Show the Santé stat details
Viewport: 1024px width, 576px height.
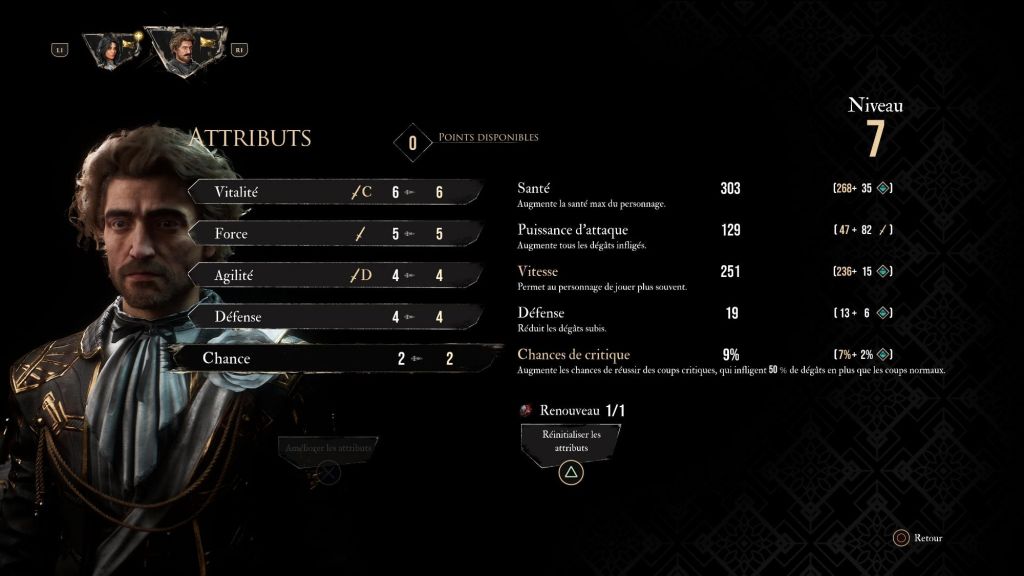(537, 188)
